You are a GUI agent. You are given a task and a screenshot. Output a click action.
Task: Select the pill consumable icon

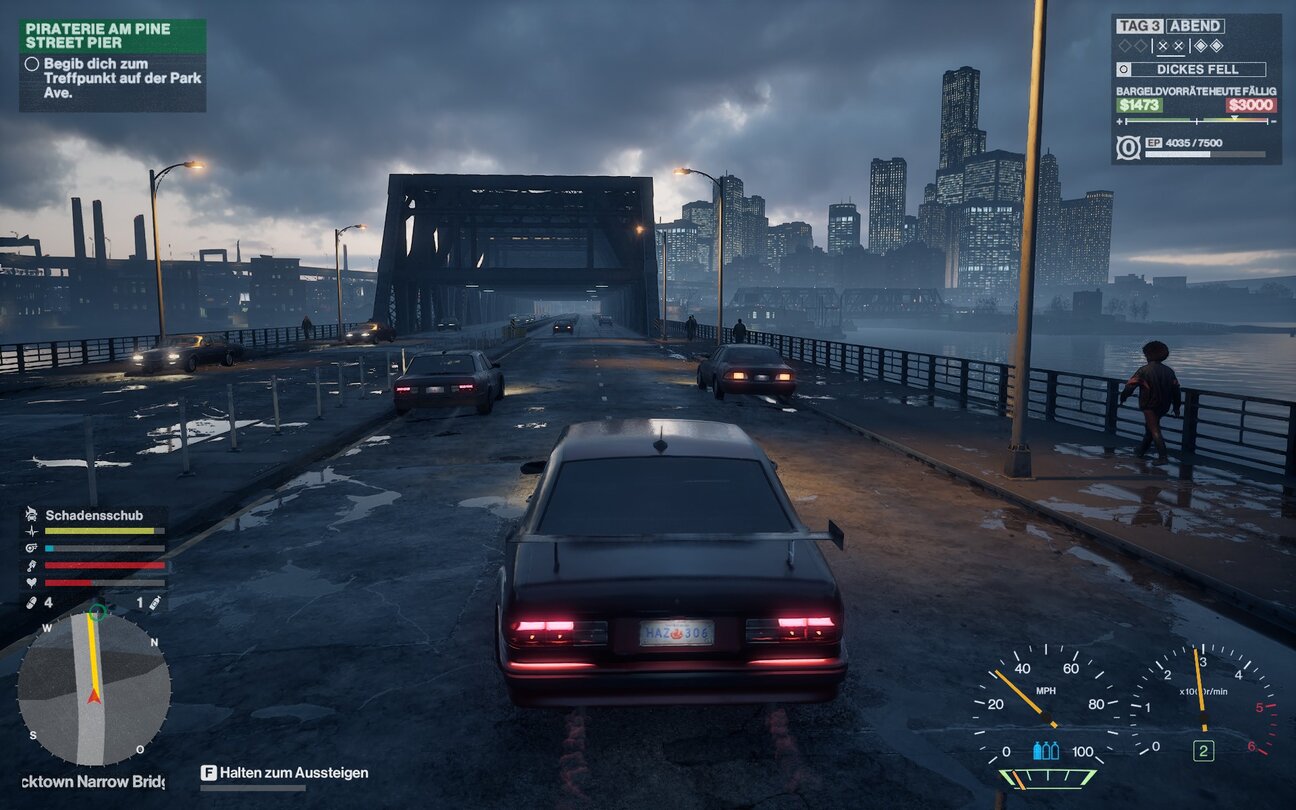pyautogui.click(x=31, y=603)
